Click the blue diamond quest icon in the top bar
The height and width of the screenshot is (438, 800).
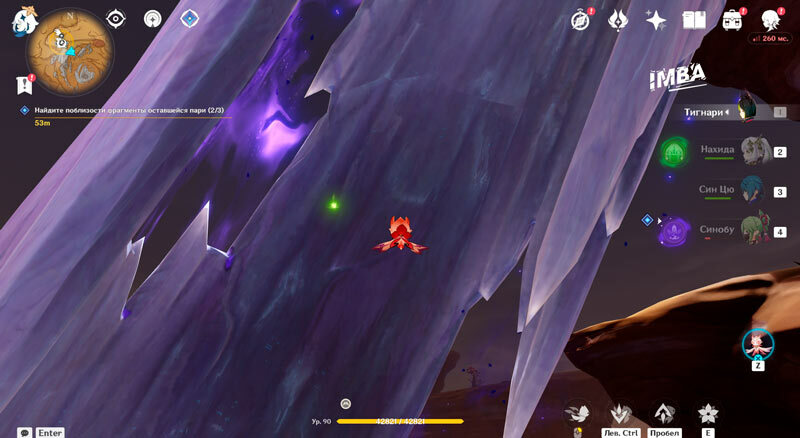click(189, 18)
